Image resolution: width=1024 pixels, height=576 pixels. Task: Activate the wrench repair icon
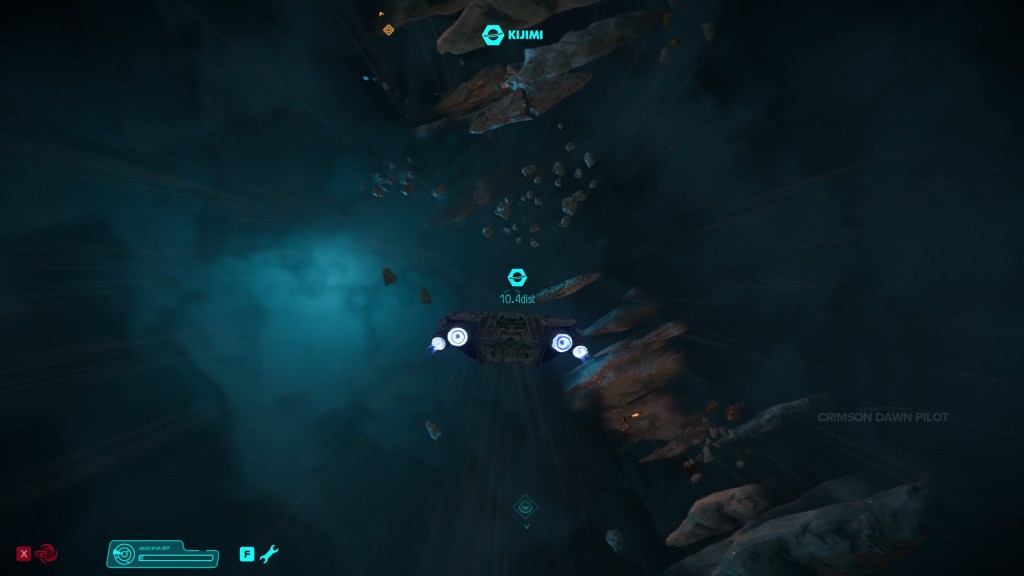(269, 553)
